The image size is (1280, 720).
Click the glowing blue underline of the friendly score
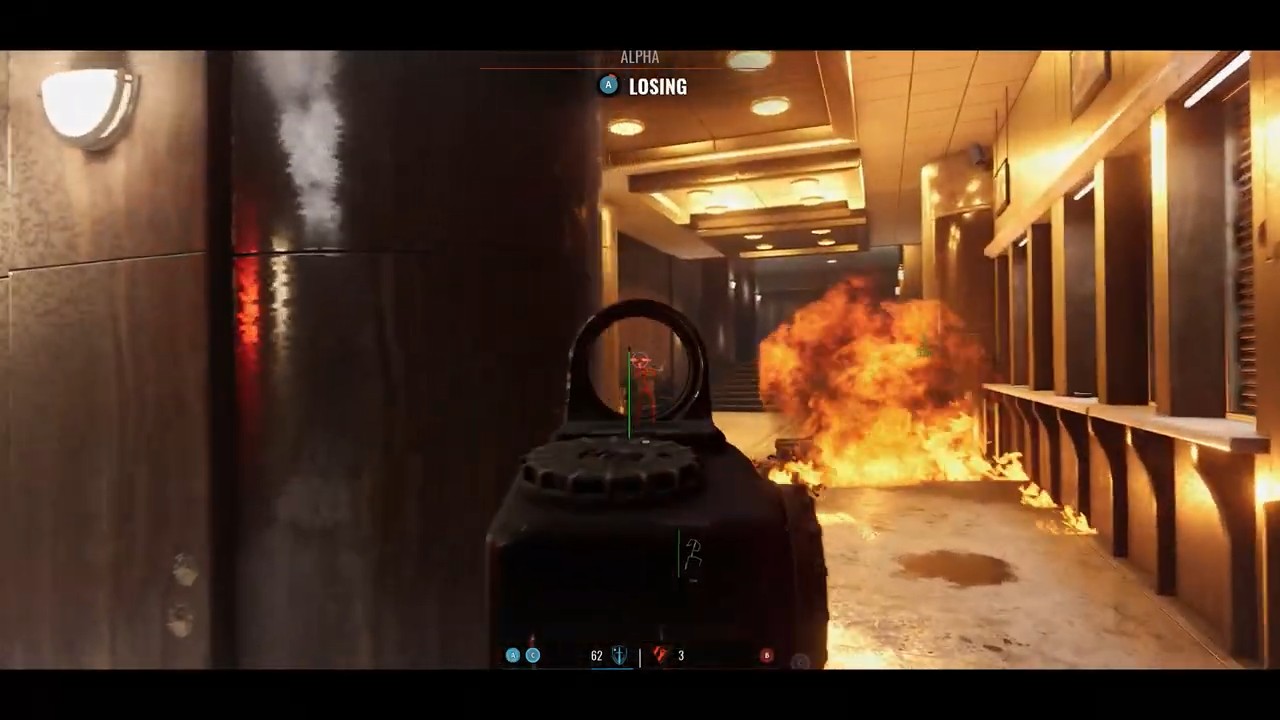pyautogui.click(x=612, y=669)
